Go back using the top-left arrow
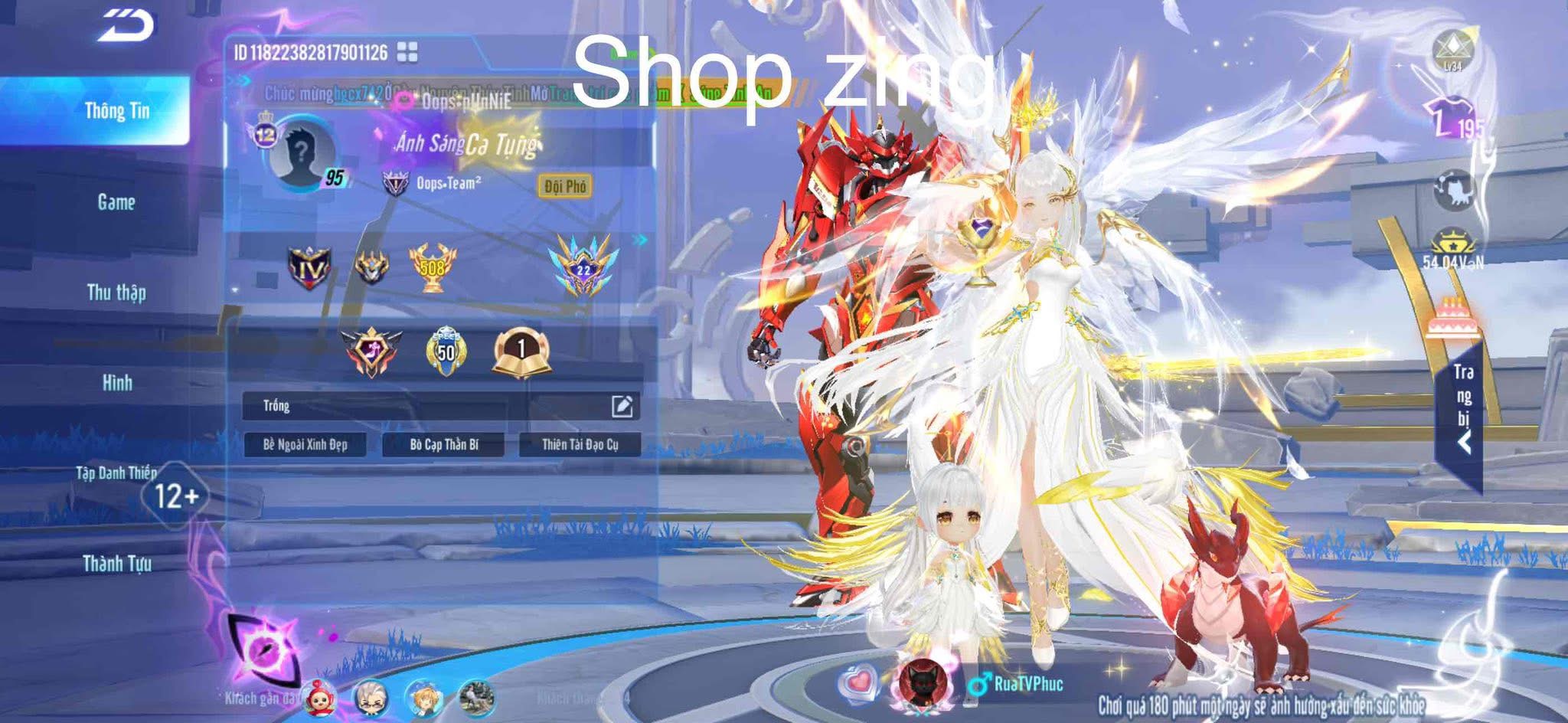1568x723 pixels. pyautogui.click(x=127, y=27)
